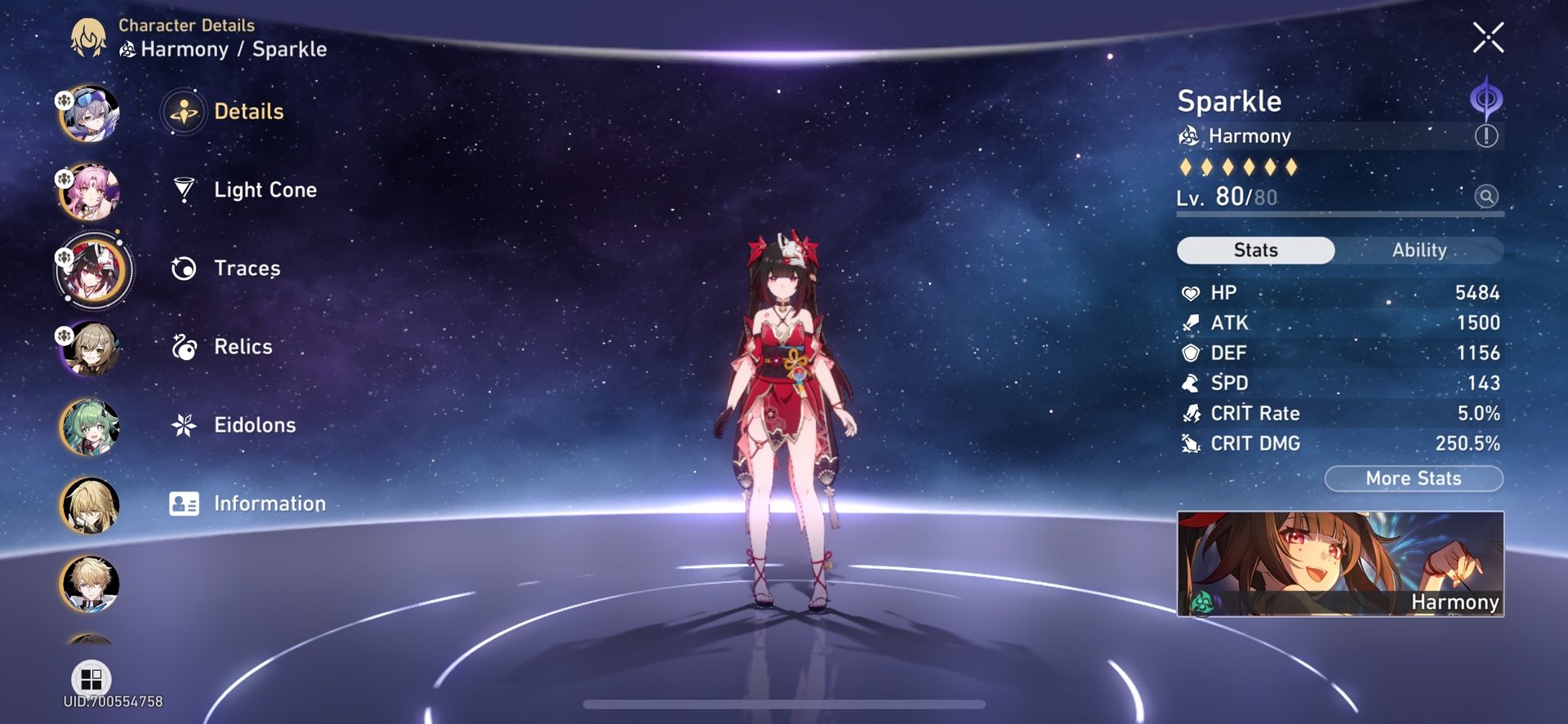Open the Information ID card icon

click(x=185, y=503)
